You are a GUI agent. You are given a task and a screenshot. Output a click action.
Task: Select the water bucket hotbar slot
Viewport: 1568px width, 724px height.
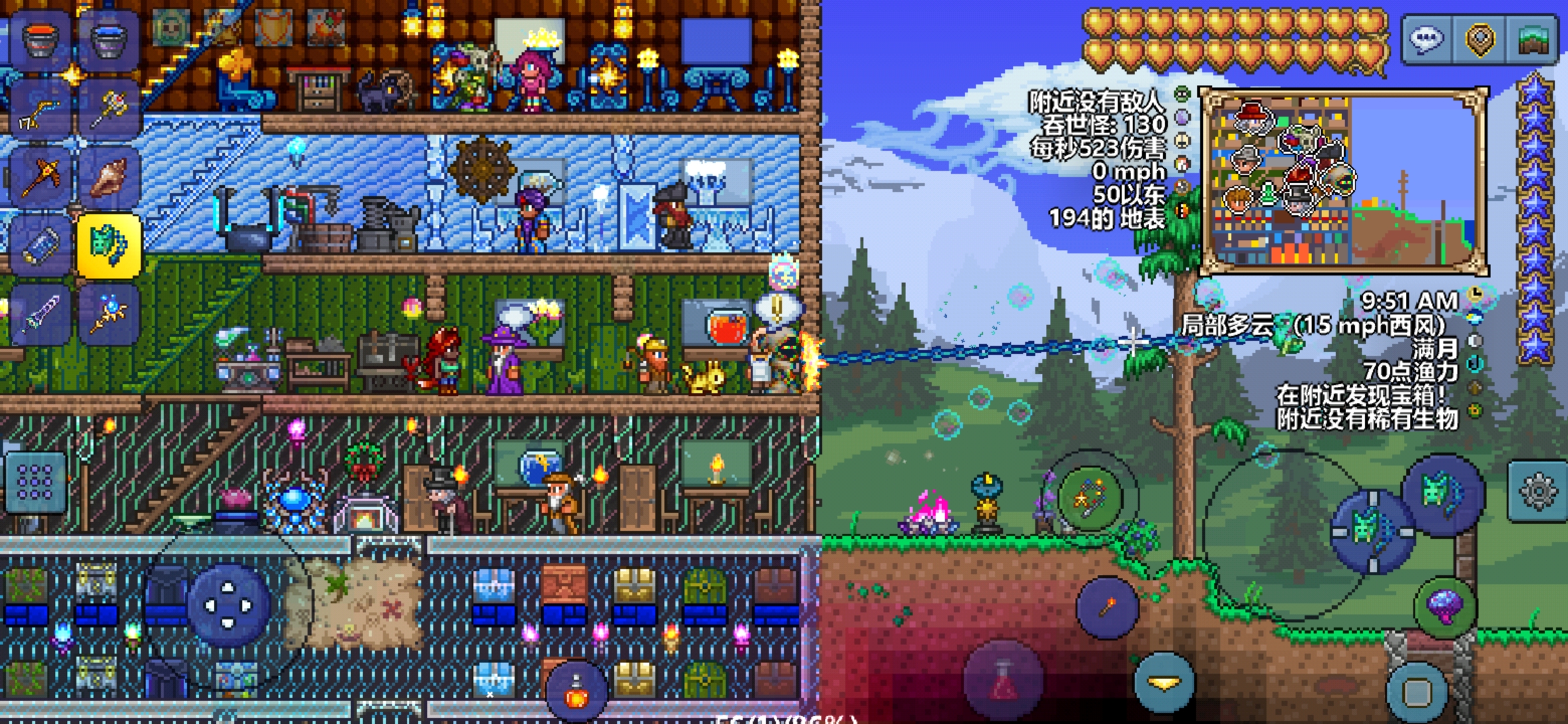click(109, 40)
